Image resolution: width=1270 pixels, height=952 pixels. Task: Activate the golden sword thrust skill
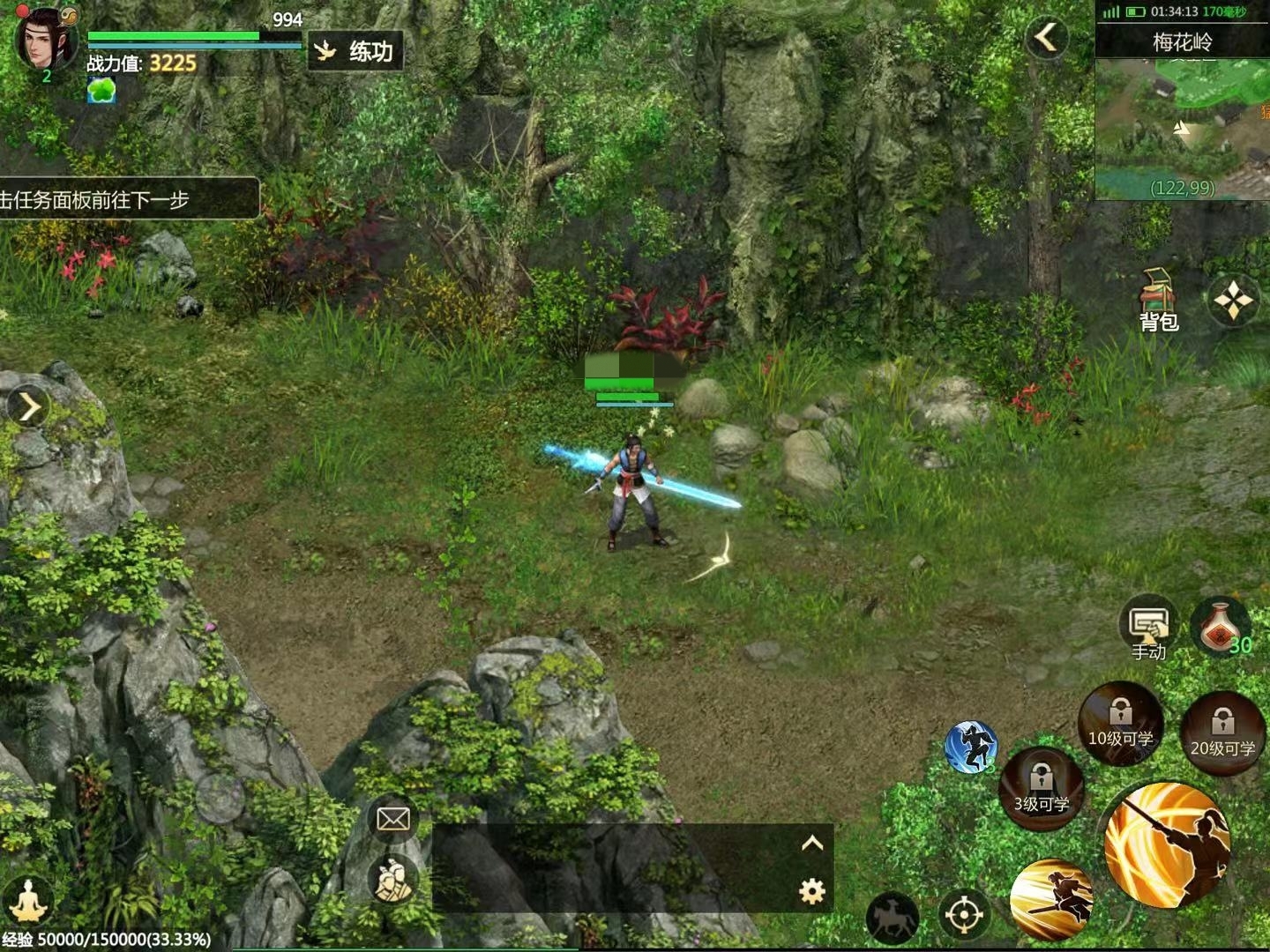[1053, 899]
